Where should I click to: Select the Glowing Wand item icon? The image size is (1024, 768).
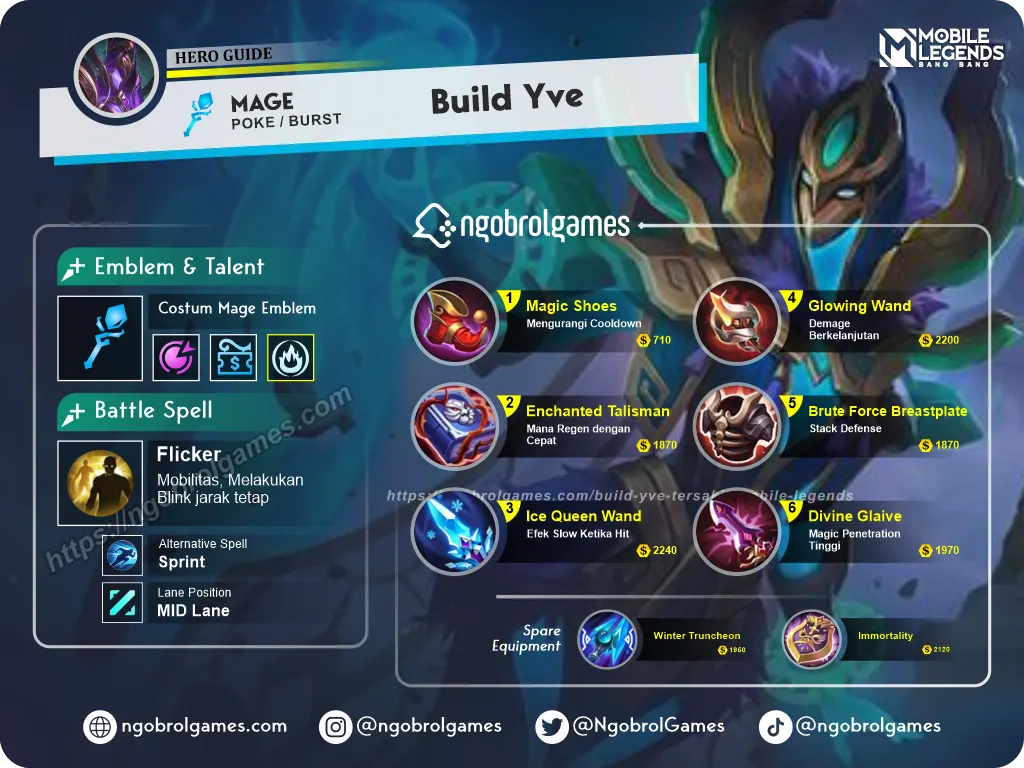click(737, 321)
